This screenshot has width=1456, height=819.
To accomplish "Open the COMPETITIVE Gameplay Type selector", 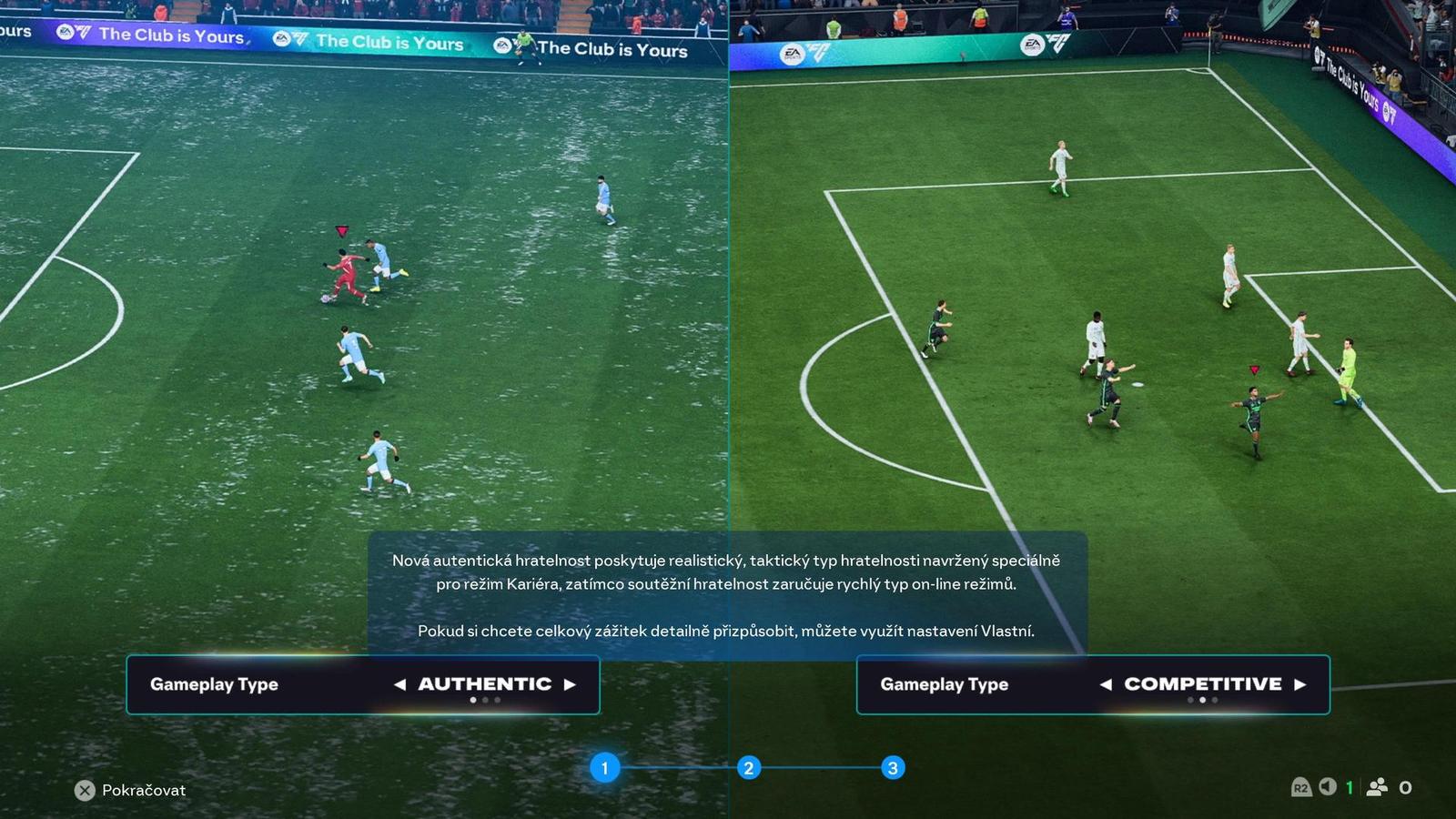I will tap(1092, 684).
